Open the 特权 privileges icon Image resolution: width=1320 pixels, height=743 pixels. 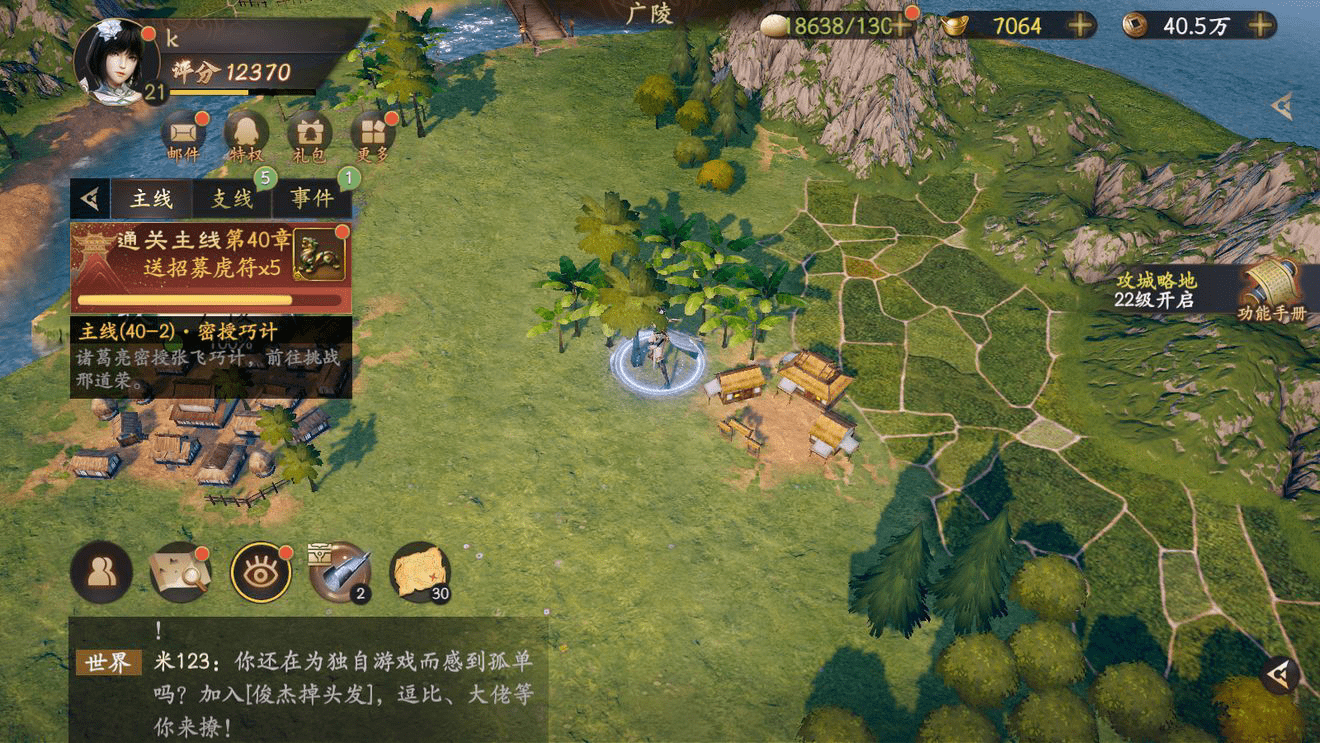pyautogui.click(x=246, y=136)
